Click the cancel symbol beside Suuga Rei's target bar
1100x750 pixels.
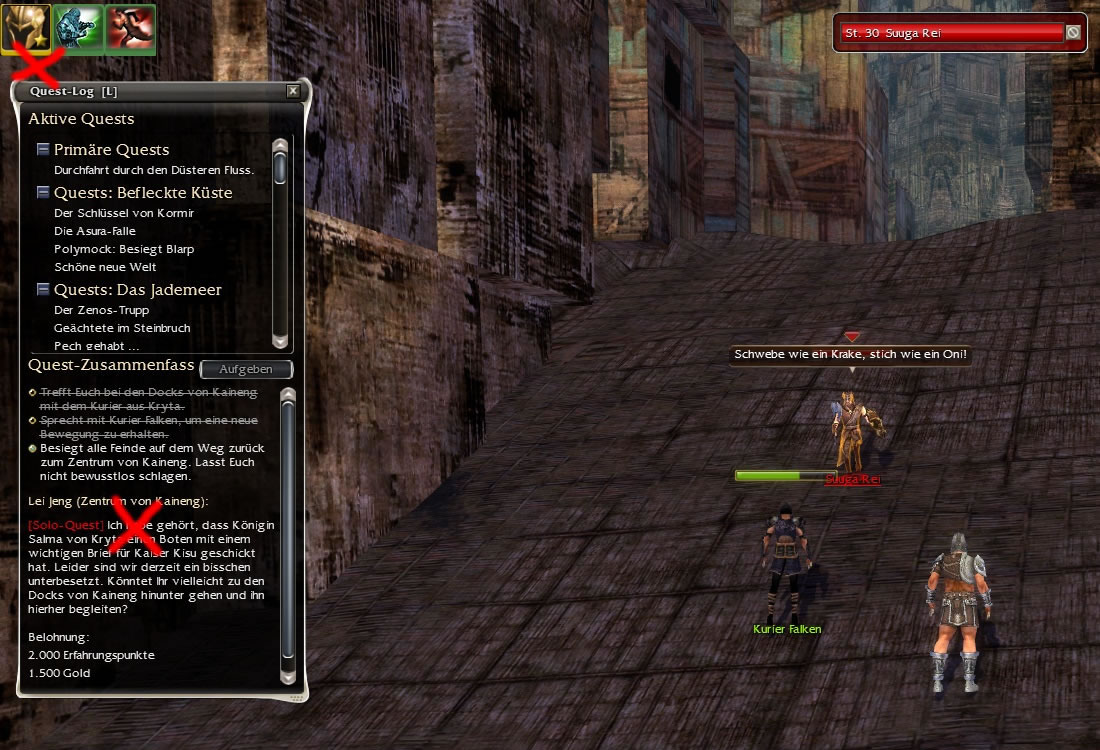tap(1073, 33)
